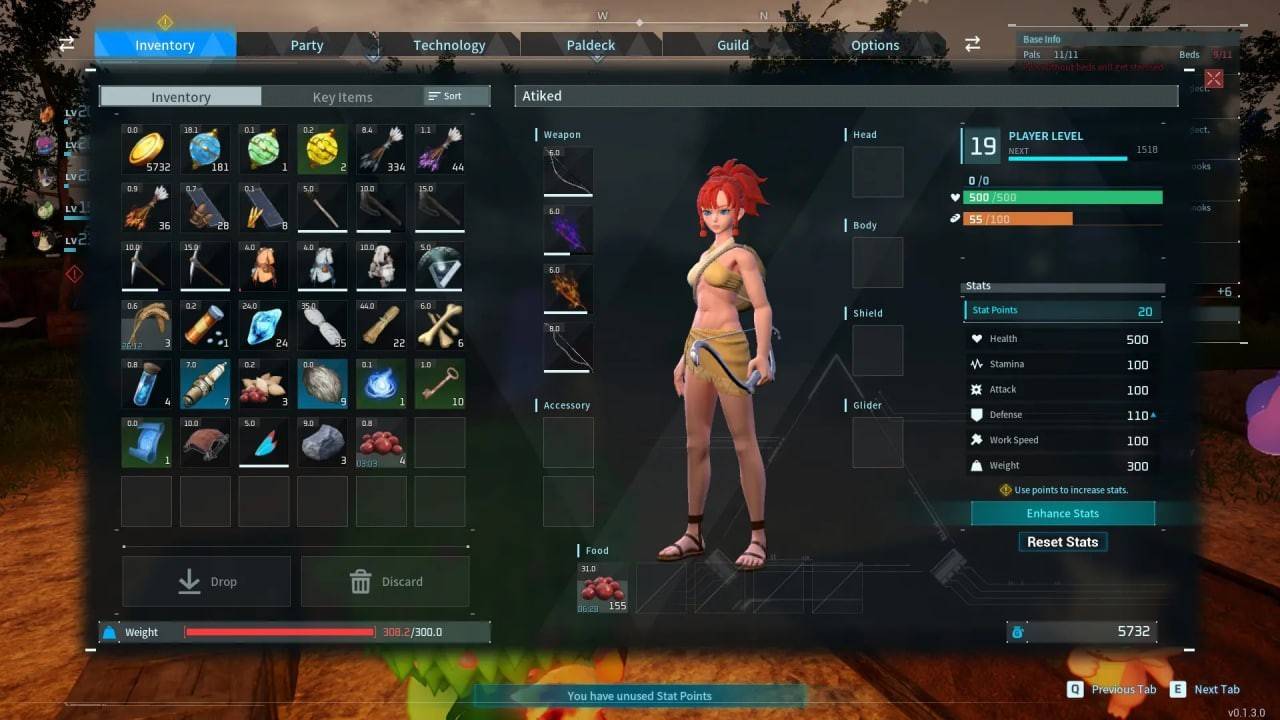
Task: Switch to the Paldeck tab
Action: pos(590,45)
